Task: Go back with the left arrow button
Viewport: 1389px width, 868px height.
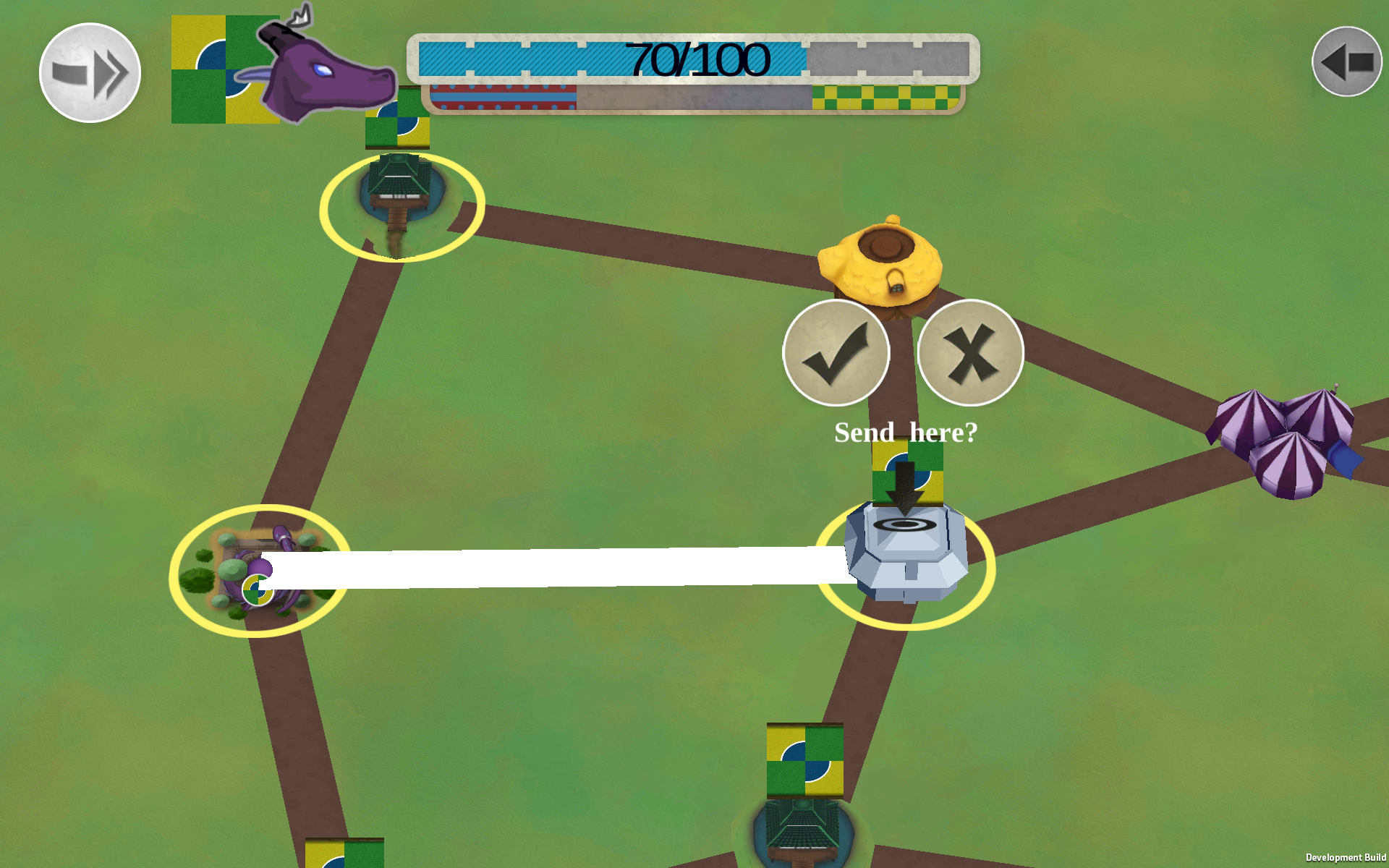Action: (1346, 62)
